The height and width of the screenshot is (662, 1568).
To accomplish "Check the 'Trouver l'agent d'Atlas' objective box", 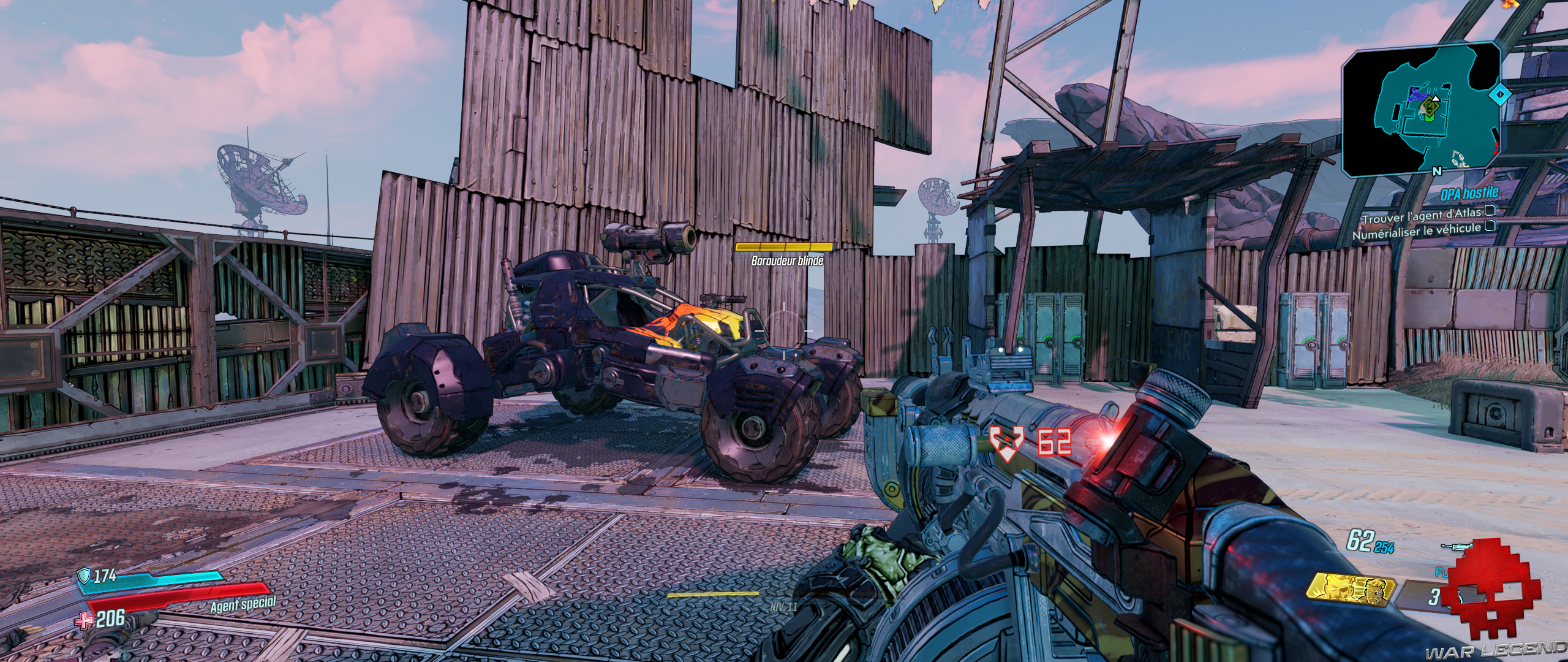I will pos(1490,211).
